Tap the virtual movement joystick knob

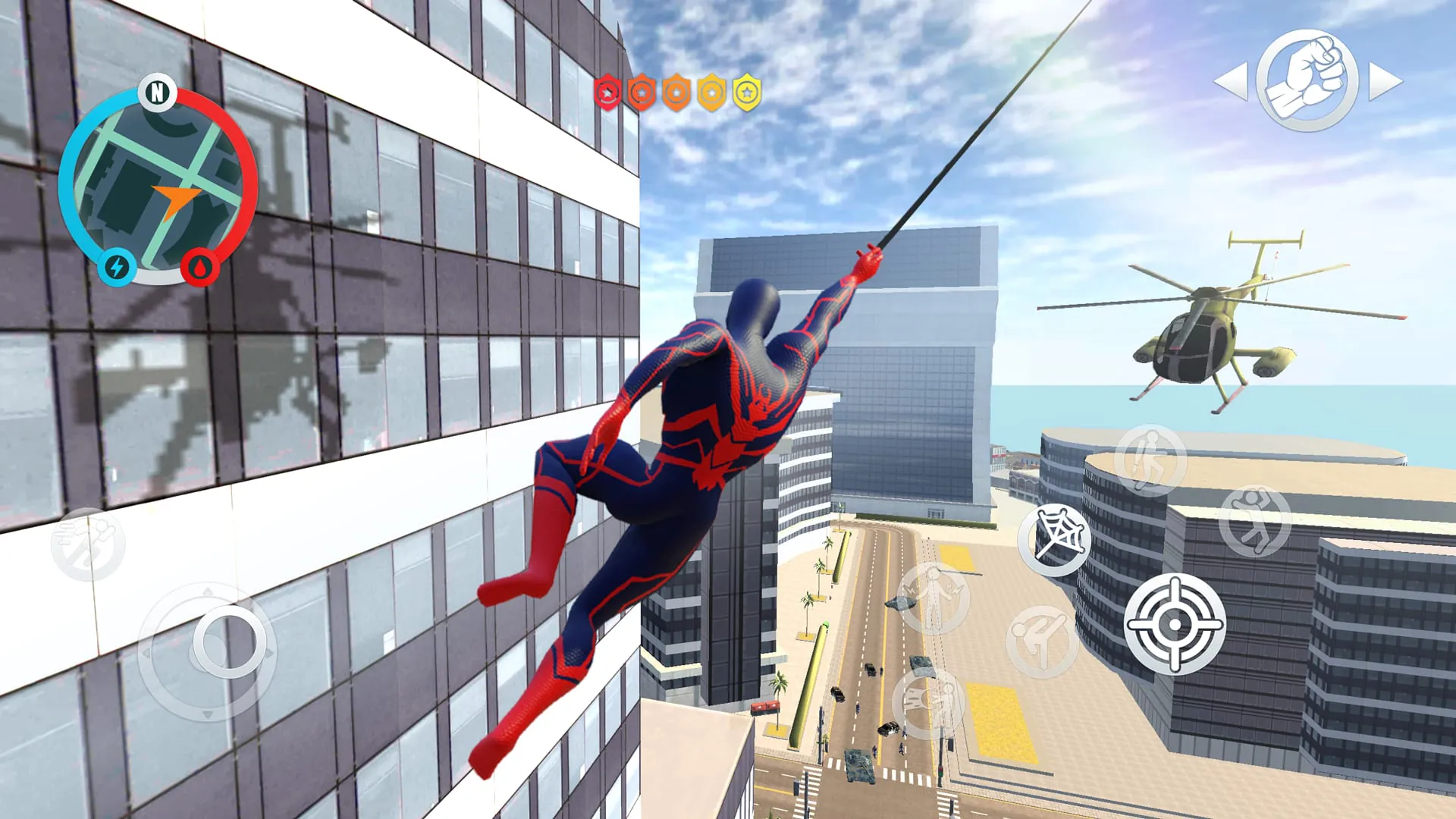click(x=230, y=642)
